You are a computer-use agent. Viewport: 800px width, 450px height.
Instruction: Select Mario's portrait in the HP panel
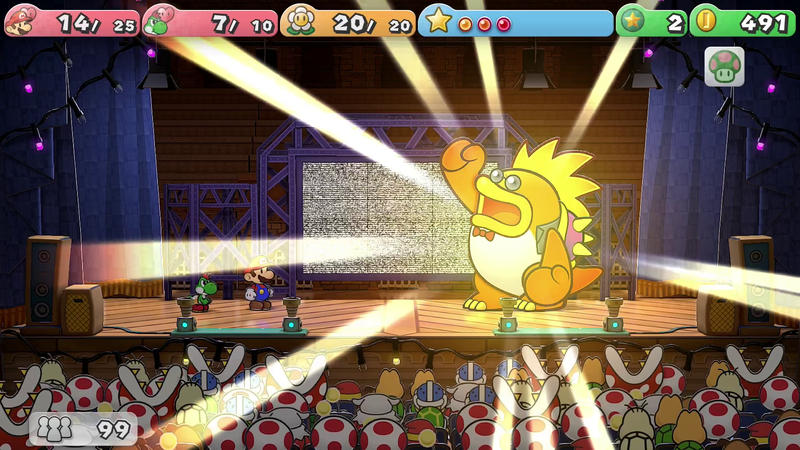tap(21, 22)
